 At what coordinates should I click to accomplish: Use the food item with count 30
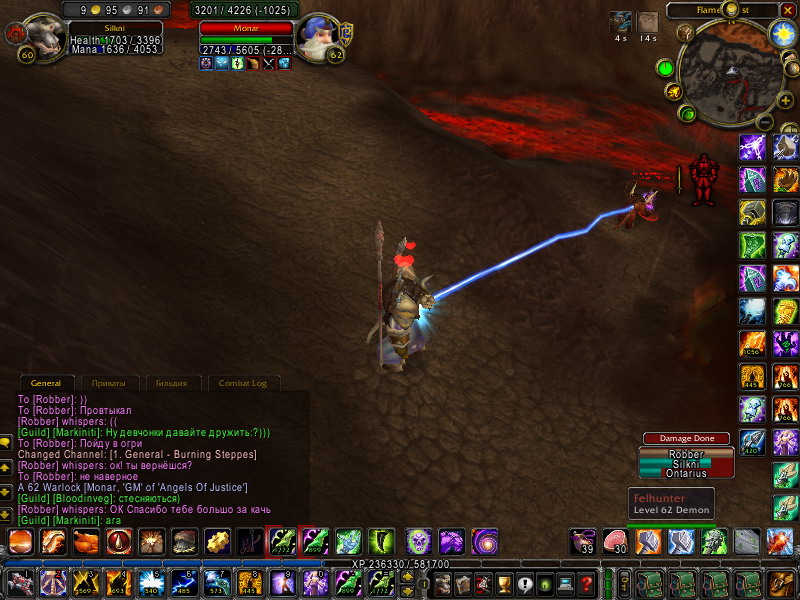click(x=617, y=542)
